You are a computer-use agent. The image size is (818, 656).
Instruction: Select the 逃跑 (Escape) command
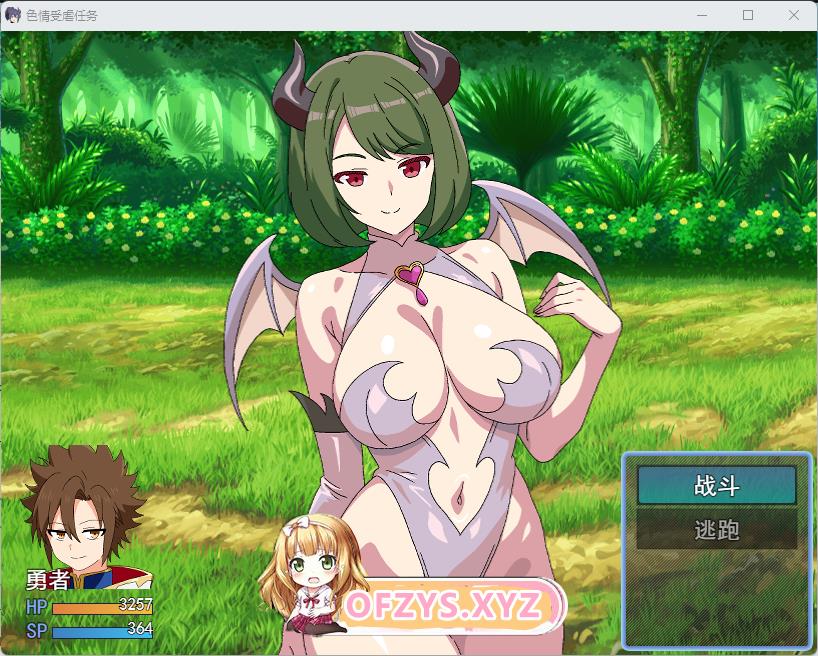coord(716,530)
